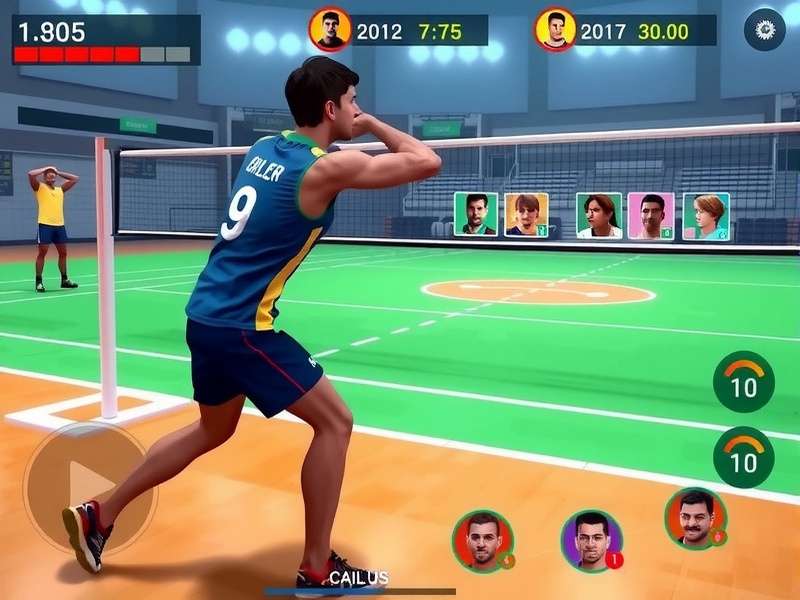Select the mustached player's round portrait

695,517
